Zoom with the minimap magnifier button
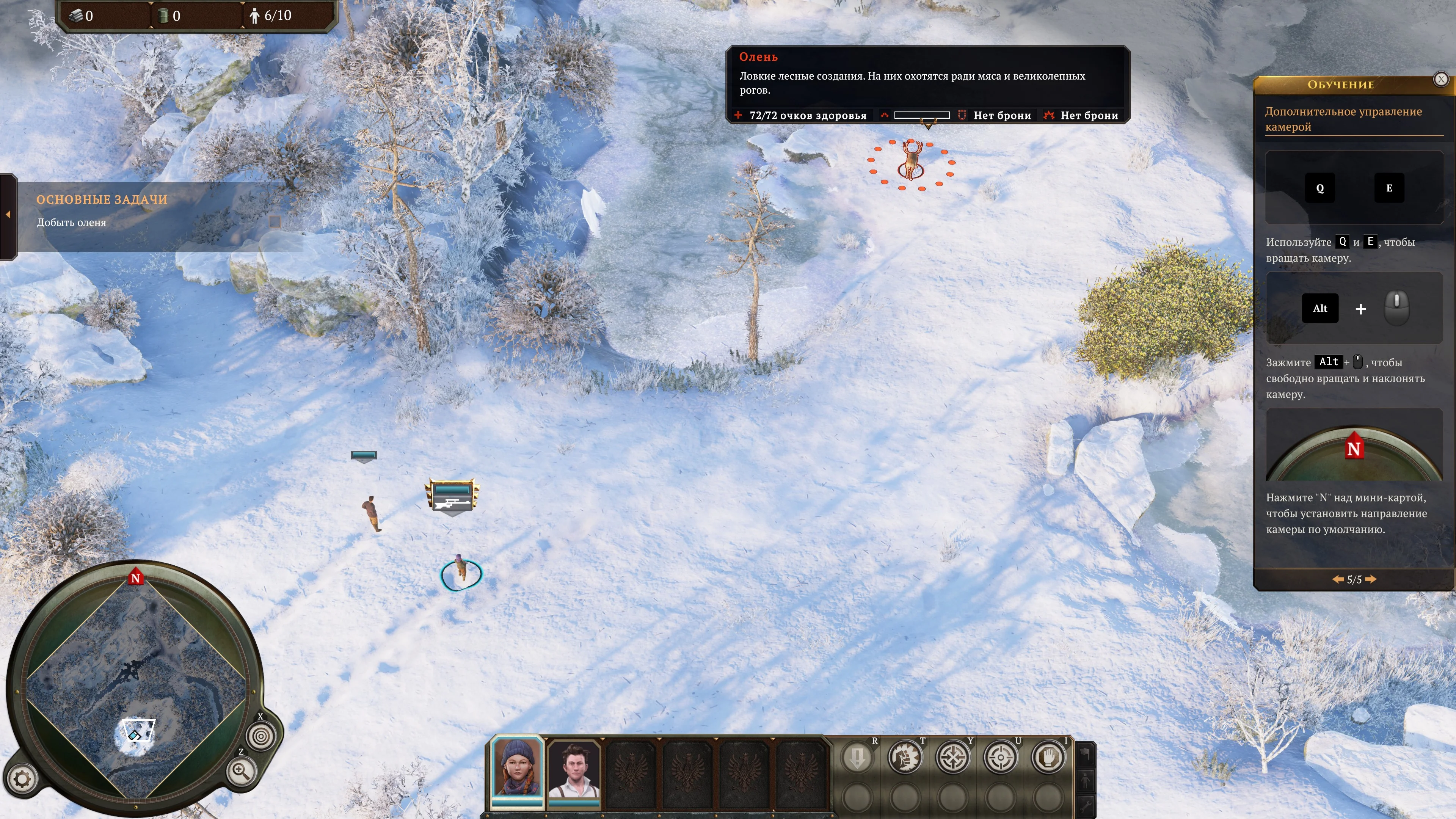 [x=242, y=771]
